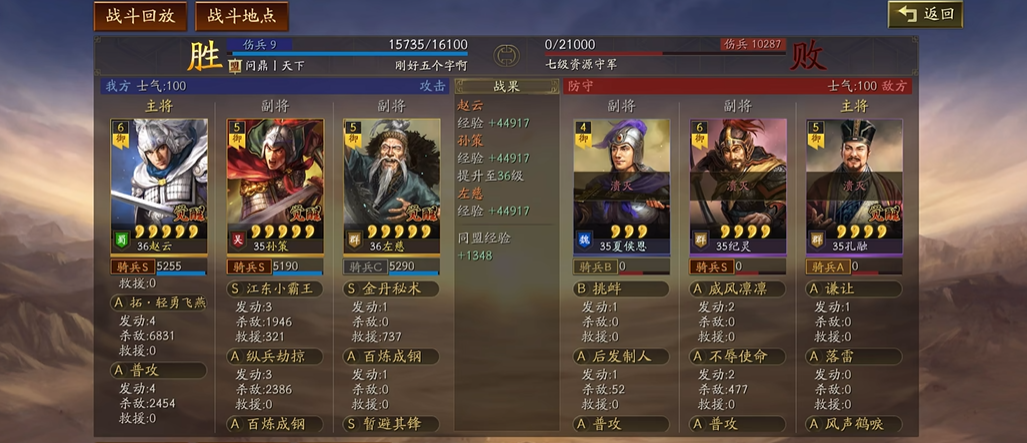This screenshot has height=443, width=1027.
Task: Select the 左慈 general card
Action: 391,185
